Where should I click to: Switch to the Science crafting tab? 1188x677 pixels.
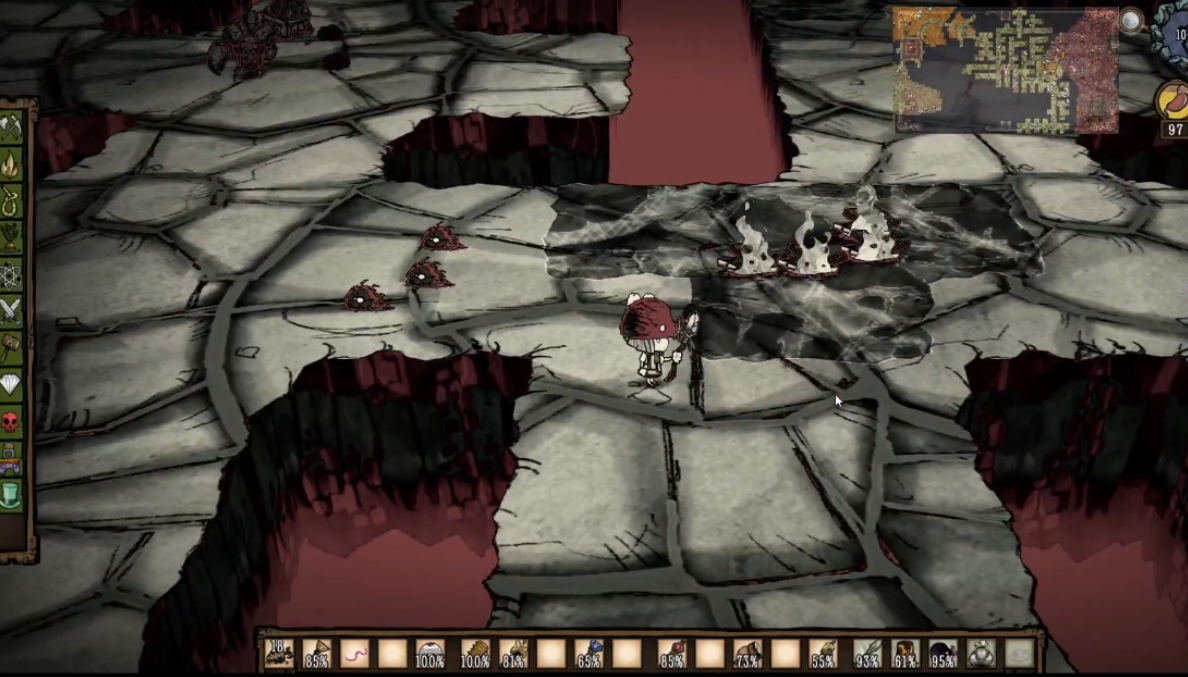coord(11,274)
